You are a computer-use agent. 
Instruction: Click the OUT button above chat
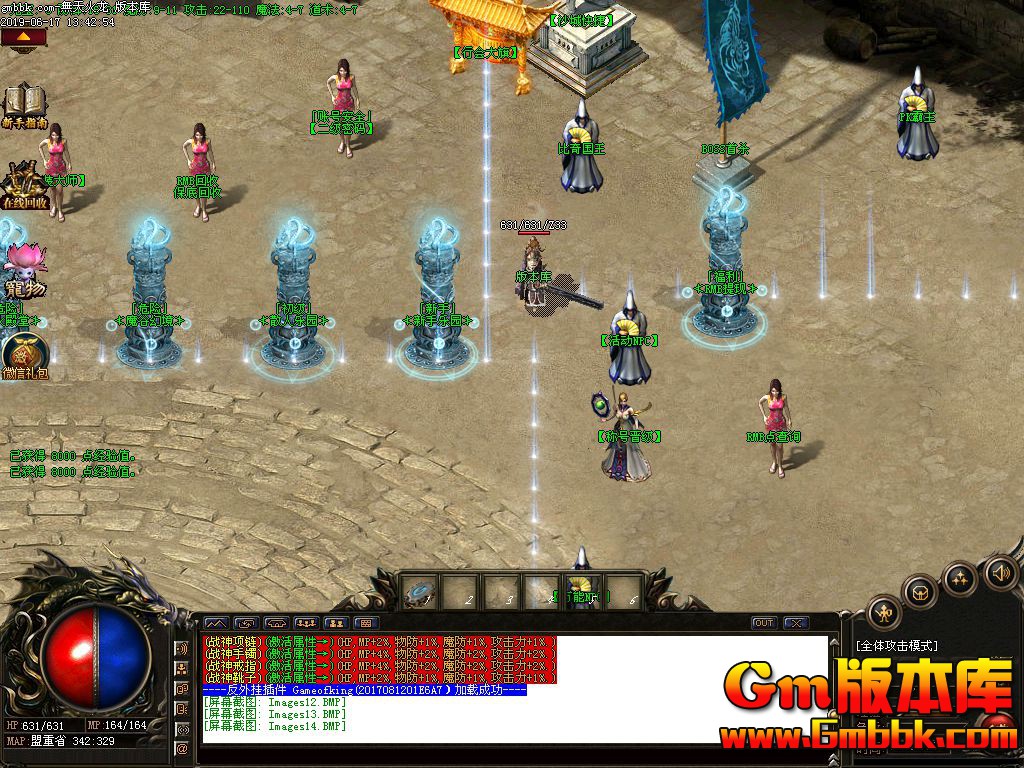764,623
